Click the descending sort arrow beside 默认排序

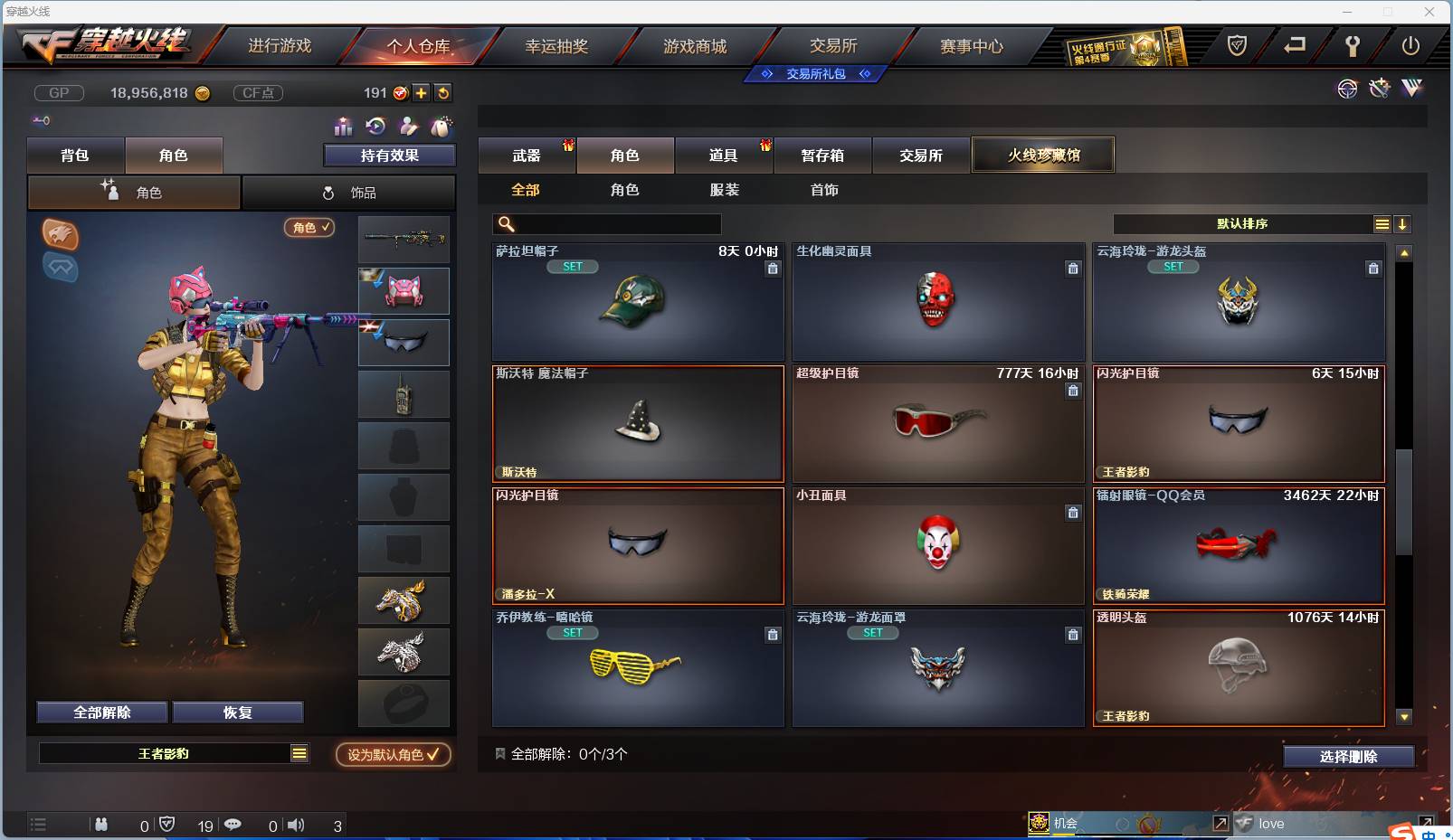click(1403, 223)
